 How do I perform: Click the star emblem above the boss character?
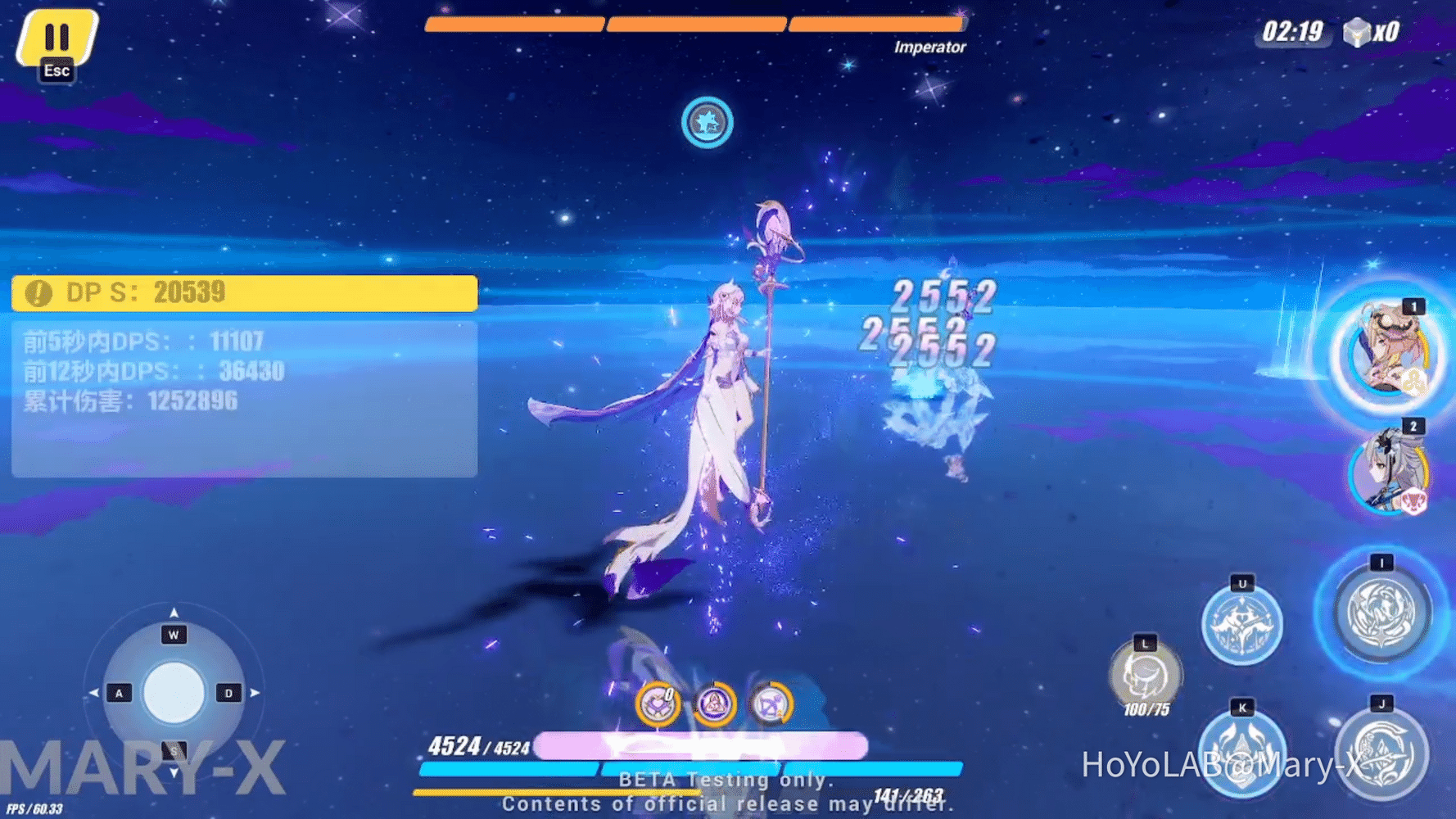tap(707, 124)
